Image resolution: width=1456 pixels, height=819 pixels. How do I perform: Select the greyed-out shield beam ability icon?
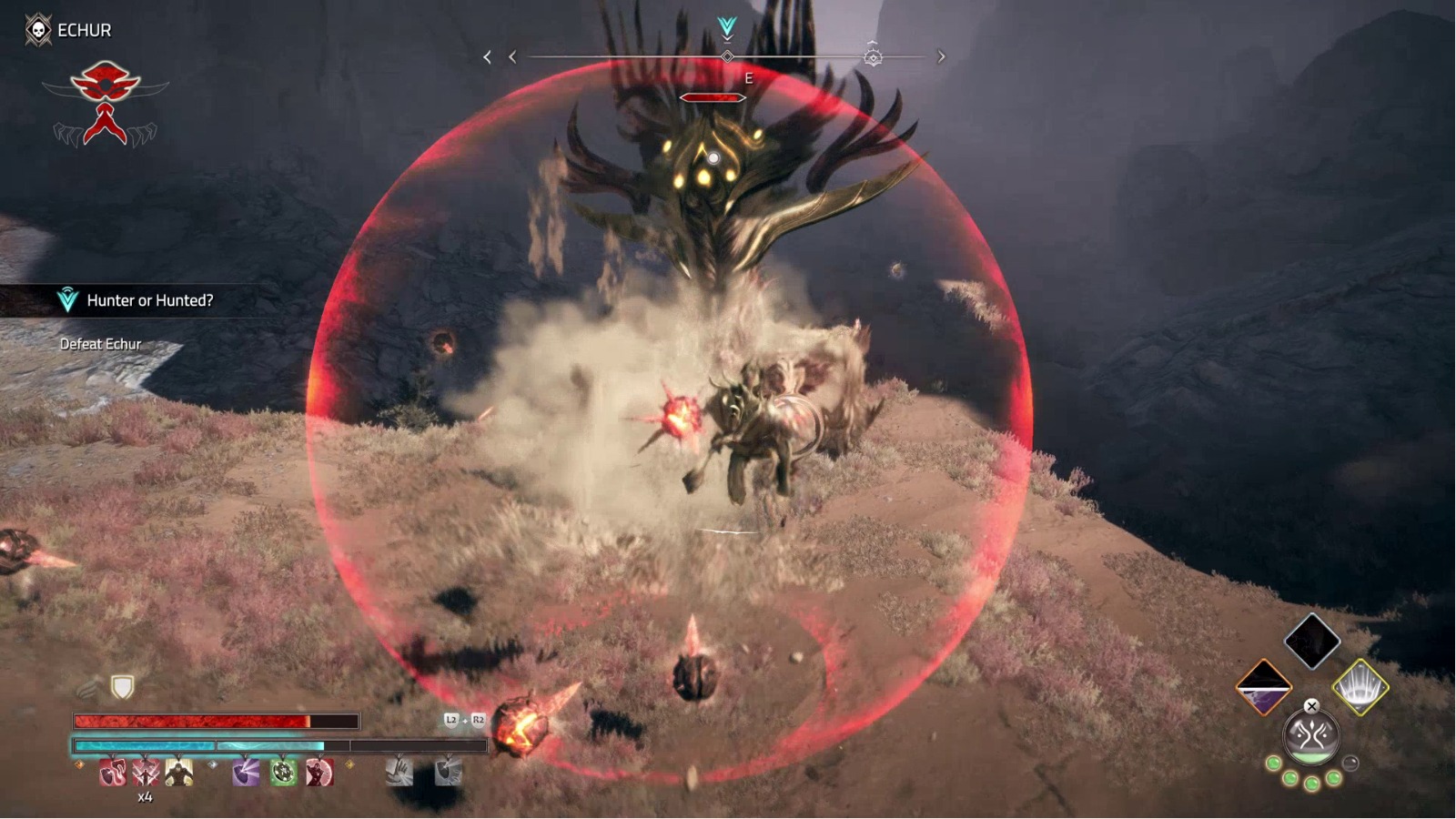coord(447,772)
